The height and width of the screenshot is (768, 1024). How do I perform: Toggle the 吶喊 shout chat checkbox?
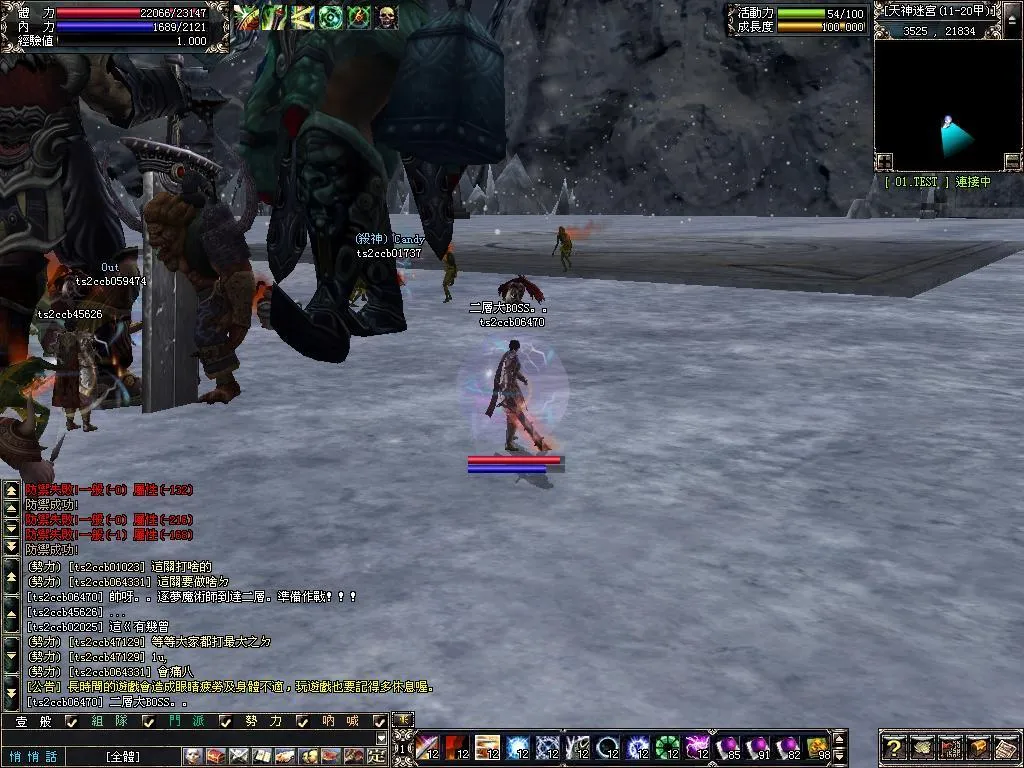379,721
